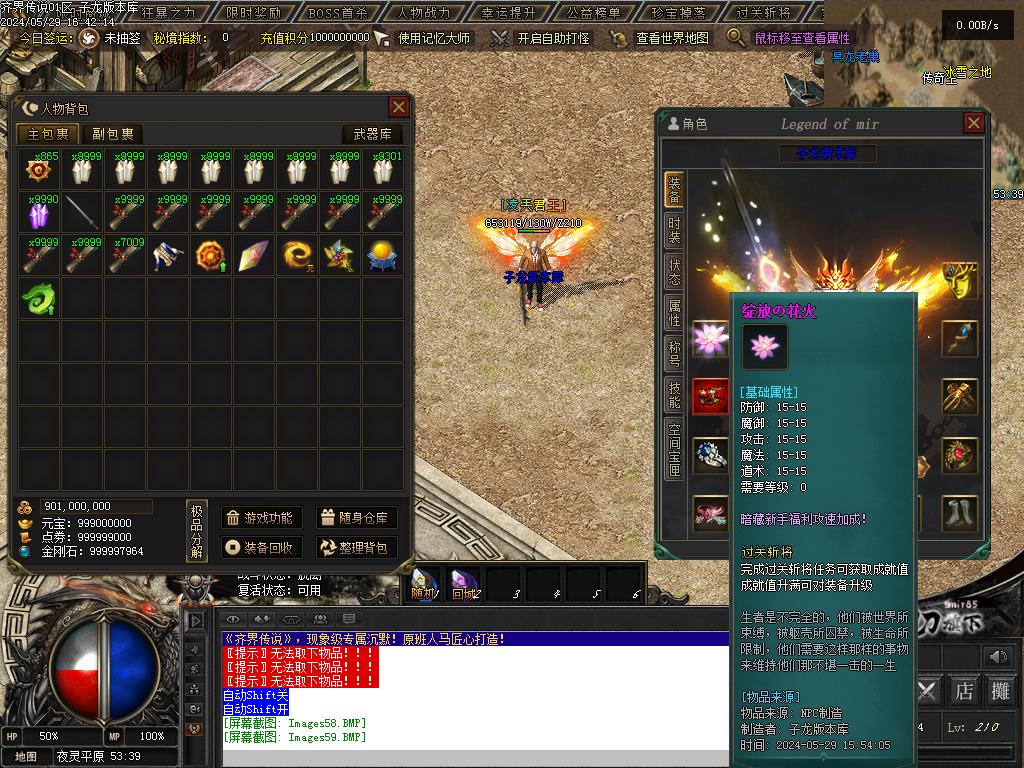Open 查看世界地图 world map

662,38
